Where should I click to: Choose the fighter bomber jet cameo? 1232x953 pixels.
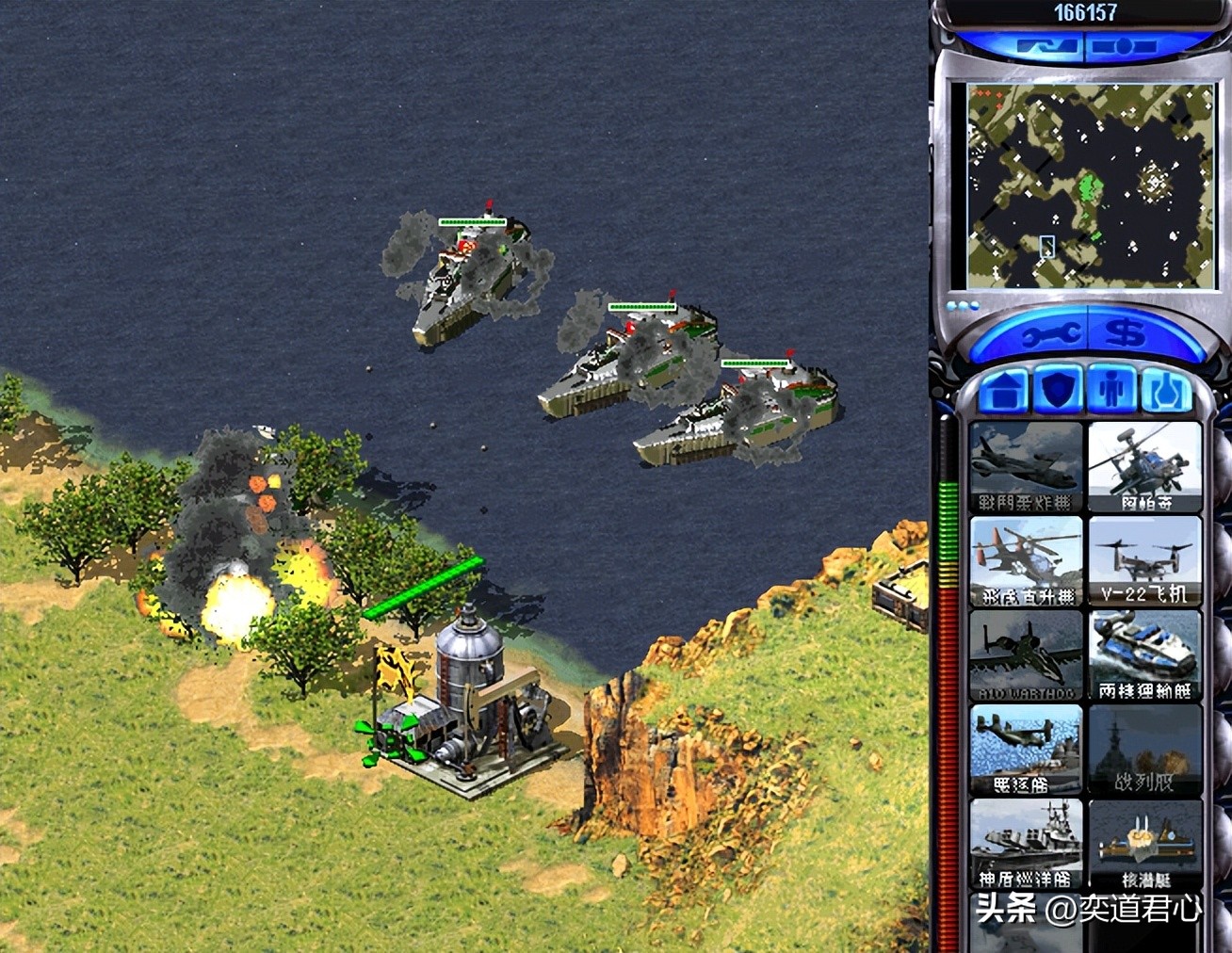pos(1026,467)
